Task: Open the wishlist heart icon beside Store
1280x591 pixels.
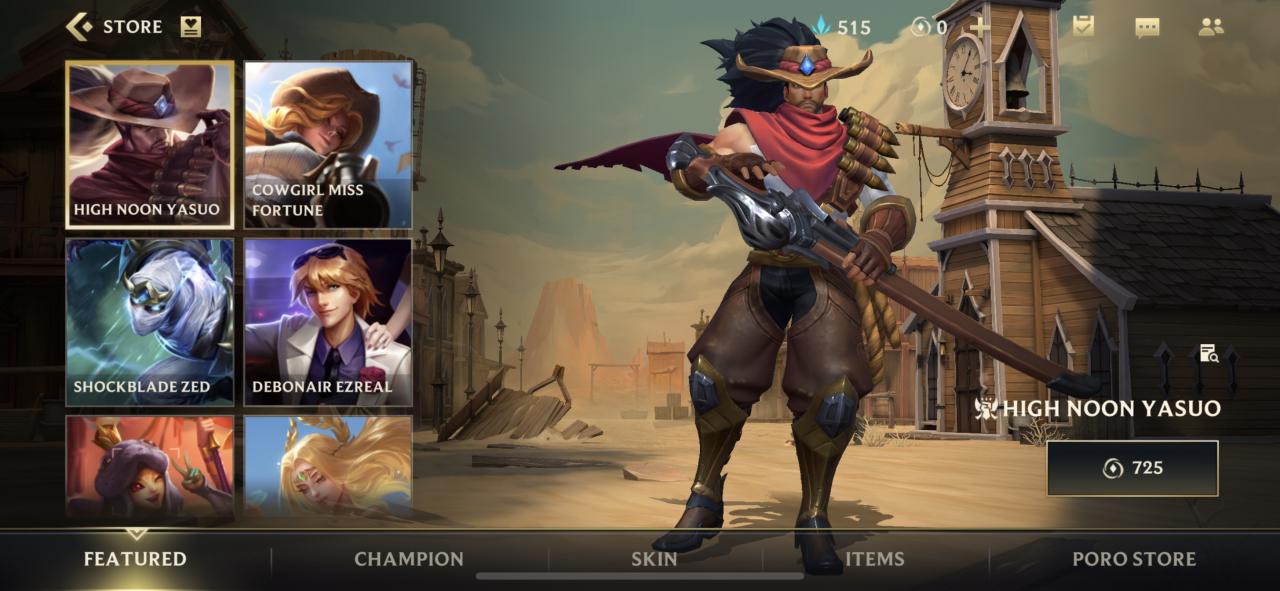Action: [191, 27]
